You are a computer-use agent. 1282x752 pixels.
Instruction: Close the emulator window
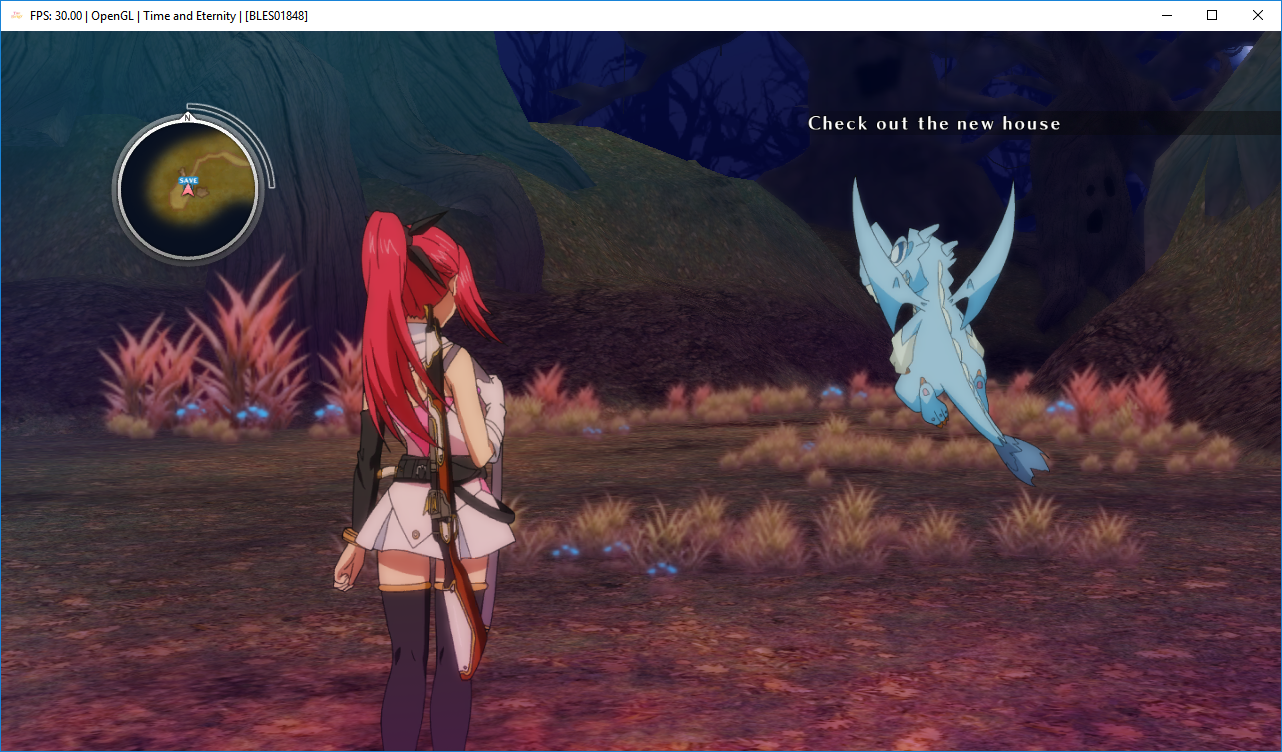[x=1258, y=15]
